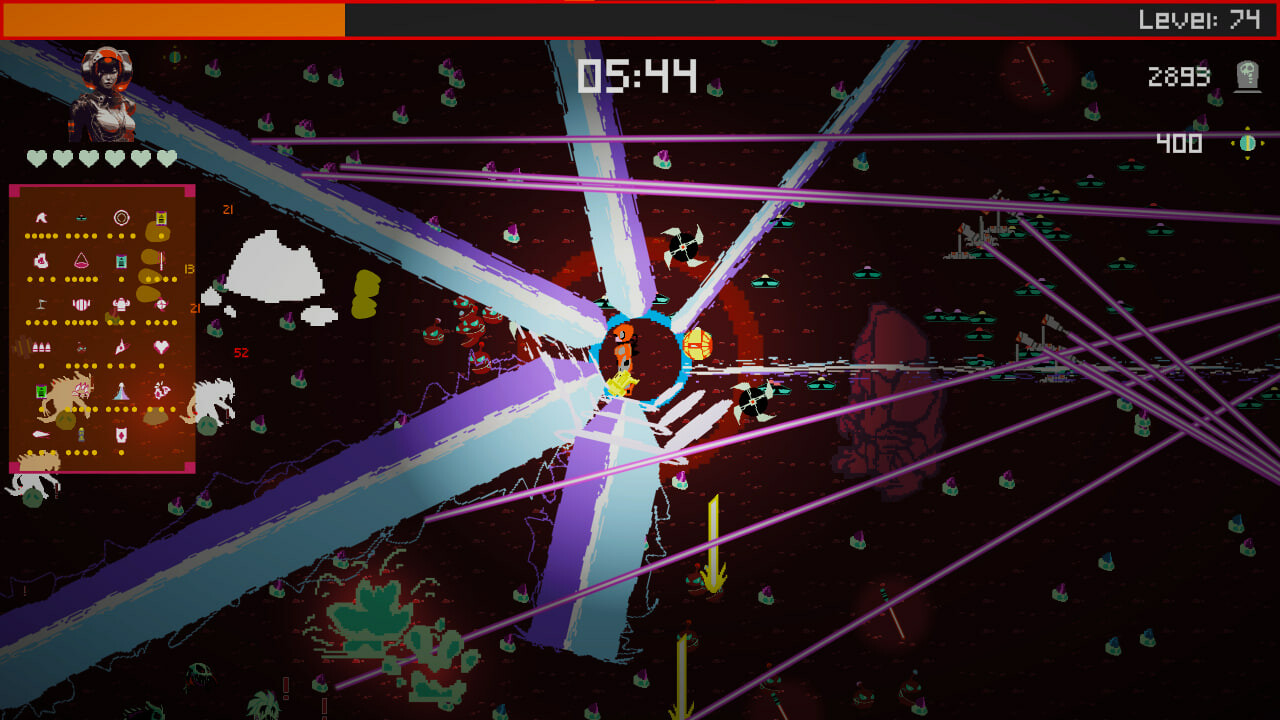Select the crosshair targeting upgrade icon

coord(161,305)
